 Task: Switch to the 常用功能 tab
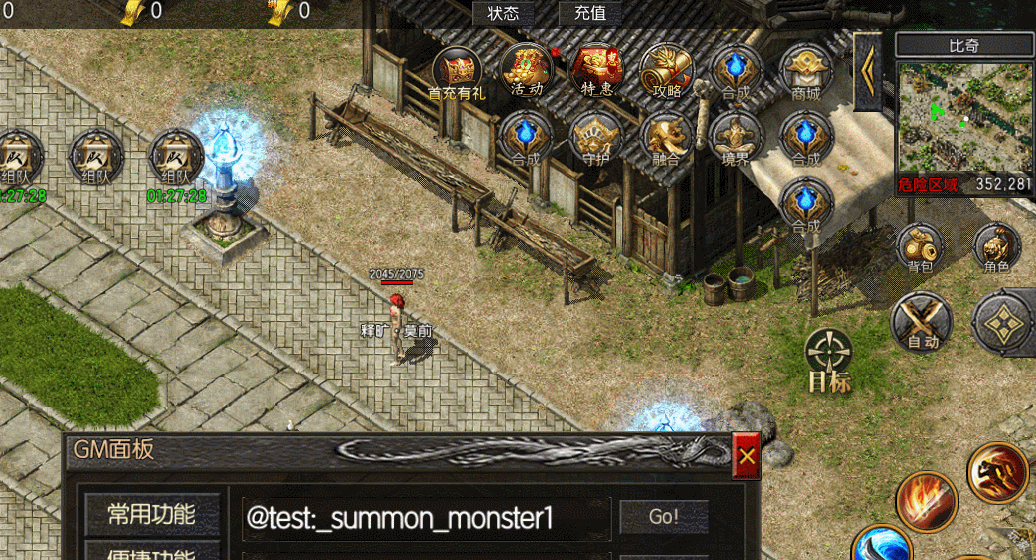point(152,516)
